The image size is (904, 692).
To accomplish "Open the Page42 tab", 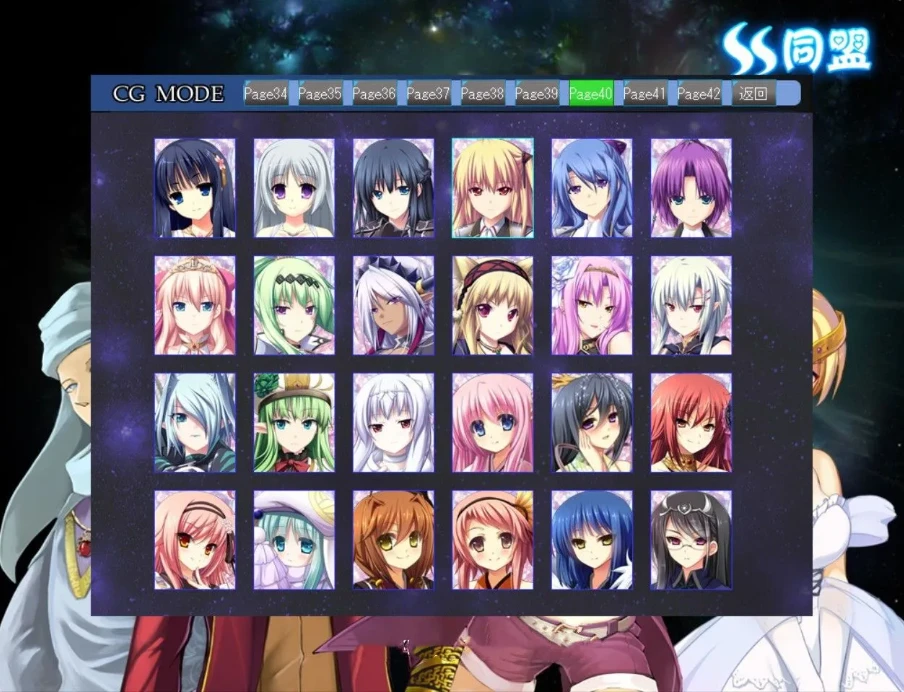I will click(x=698, y=94).
